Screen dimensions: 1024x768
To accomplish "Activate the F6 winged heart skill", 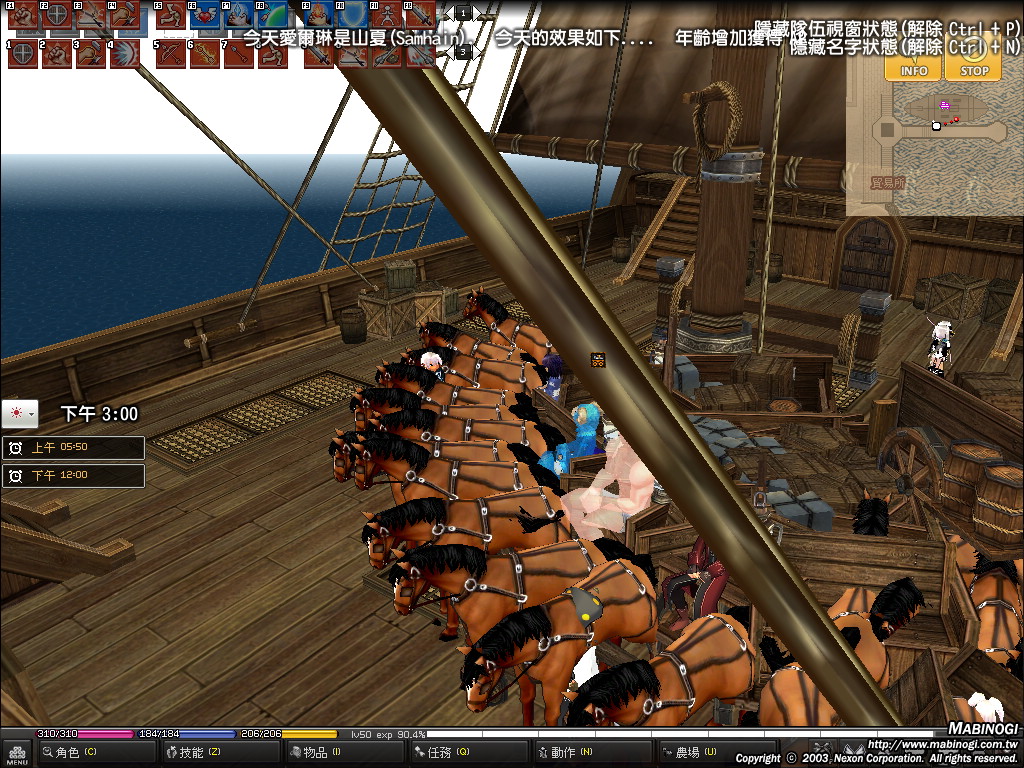I will 205,17.
